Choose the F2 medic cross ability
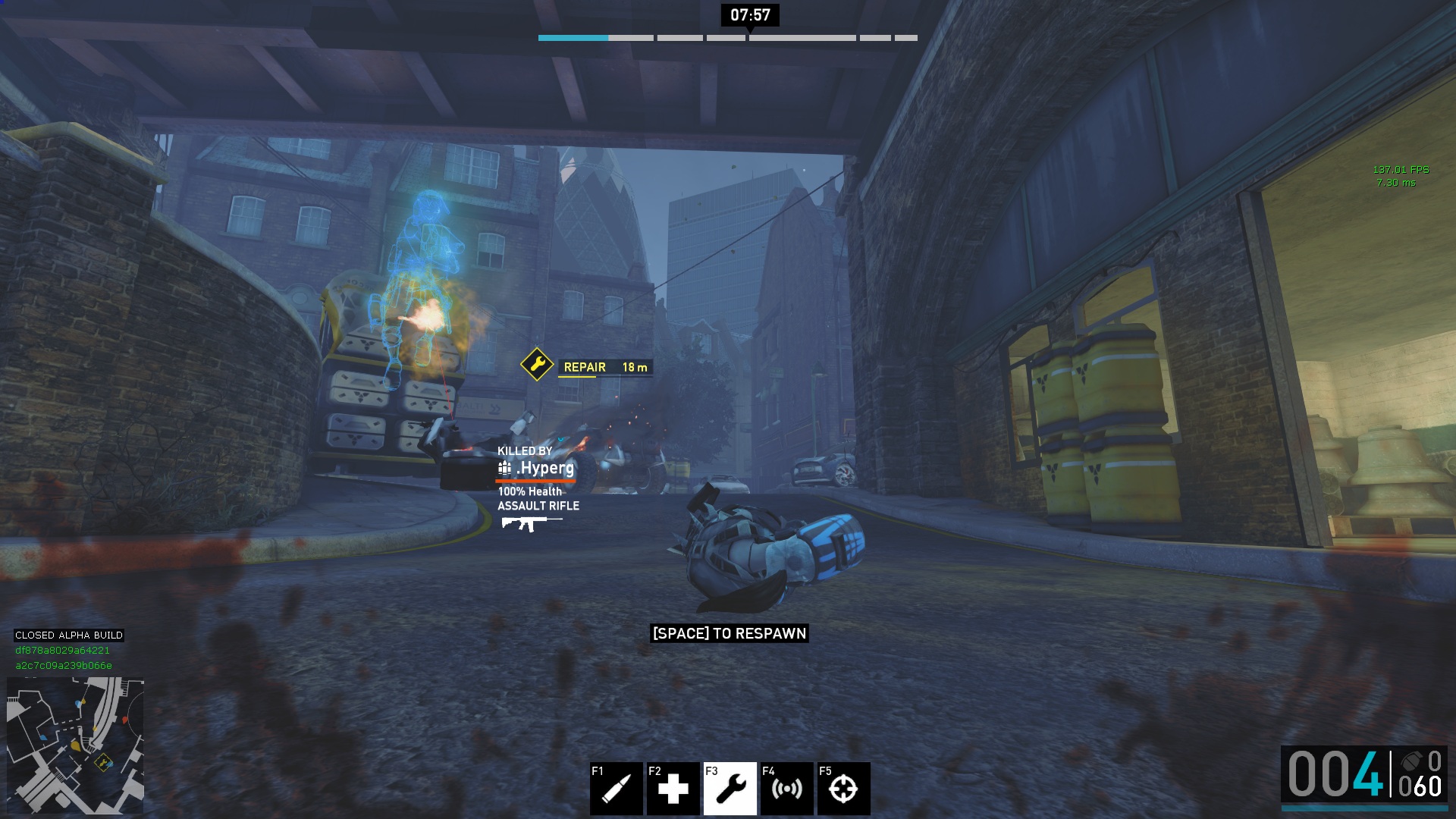 point(673,789)
